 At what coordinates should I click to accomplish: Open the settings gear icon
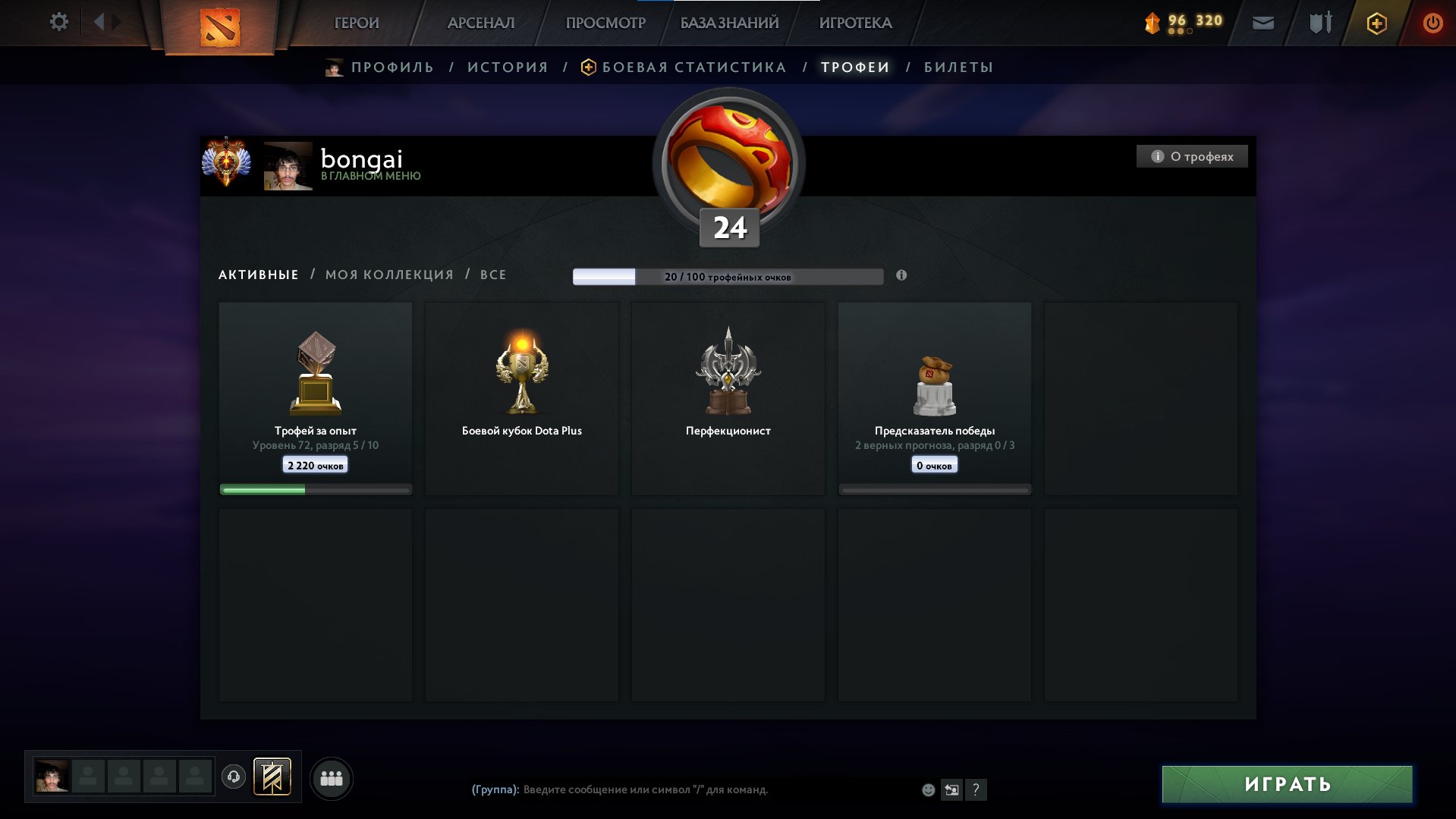pyautogui.click(x=58, y=22)
